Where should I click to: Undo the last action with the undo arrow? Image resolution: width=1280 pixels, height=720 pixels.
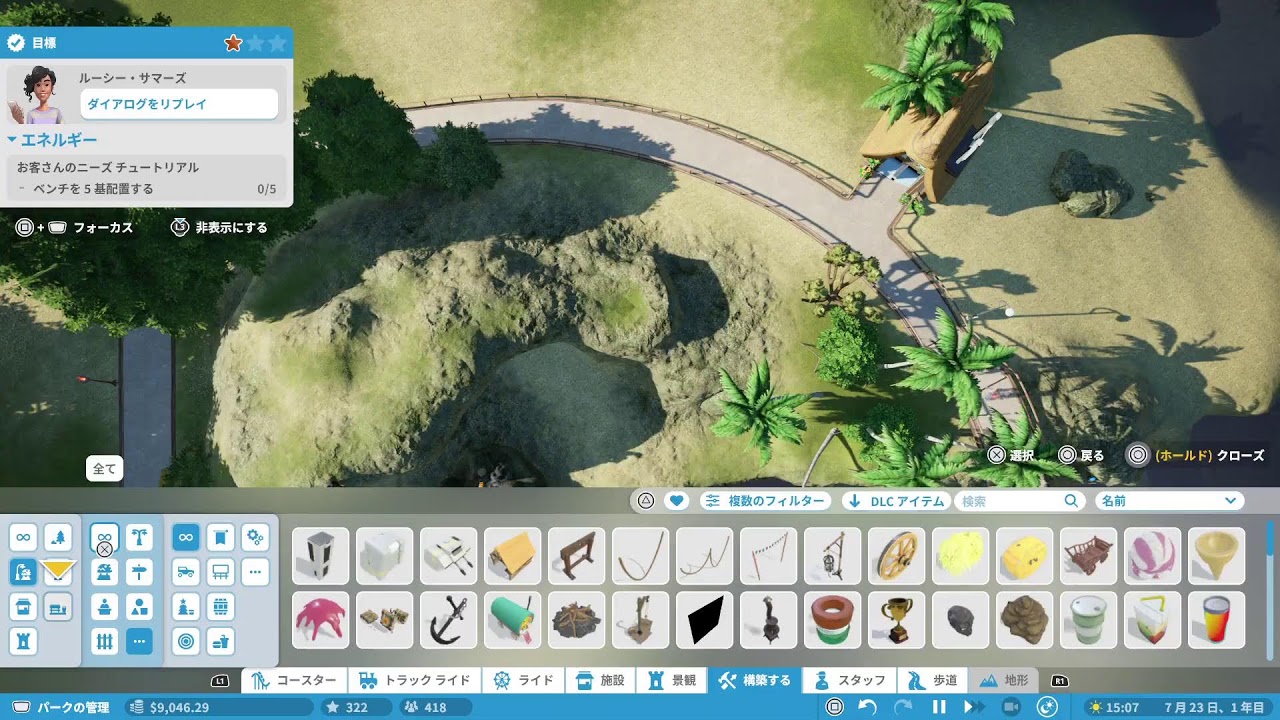click(868, 707)
